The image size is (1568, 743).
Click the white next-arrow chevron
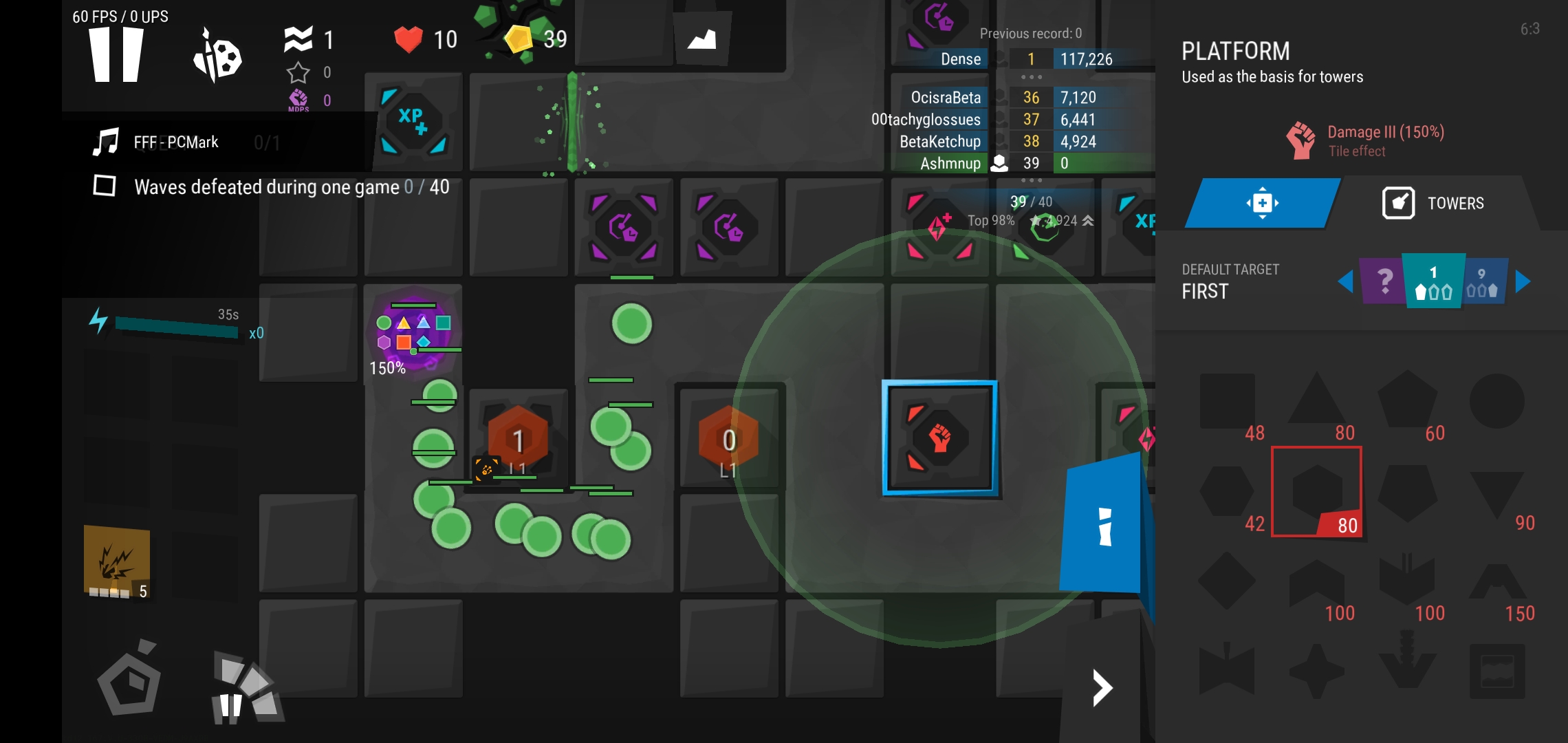1102,687
